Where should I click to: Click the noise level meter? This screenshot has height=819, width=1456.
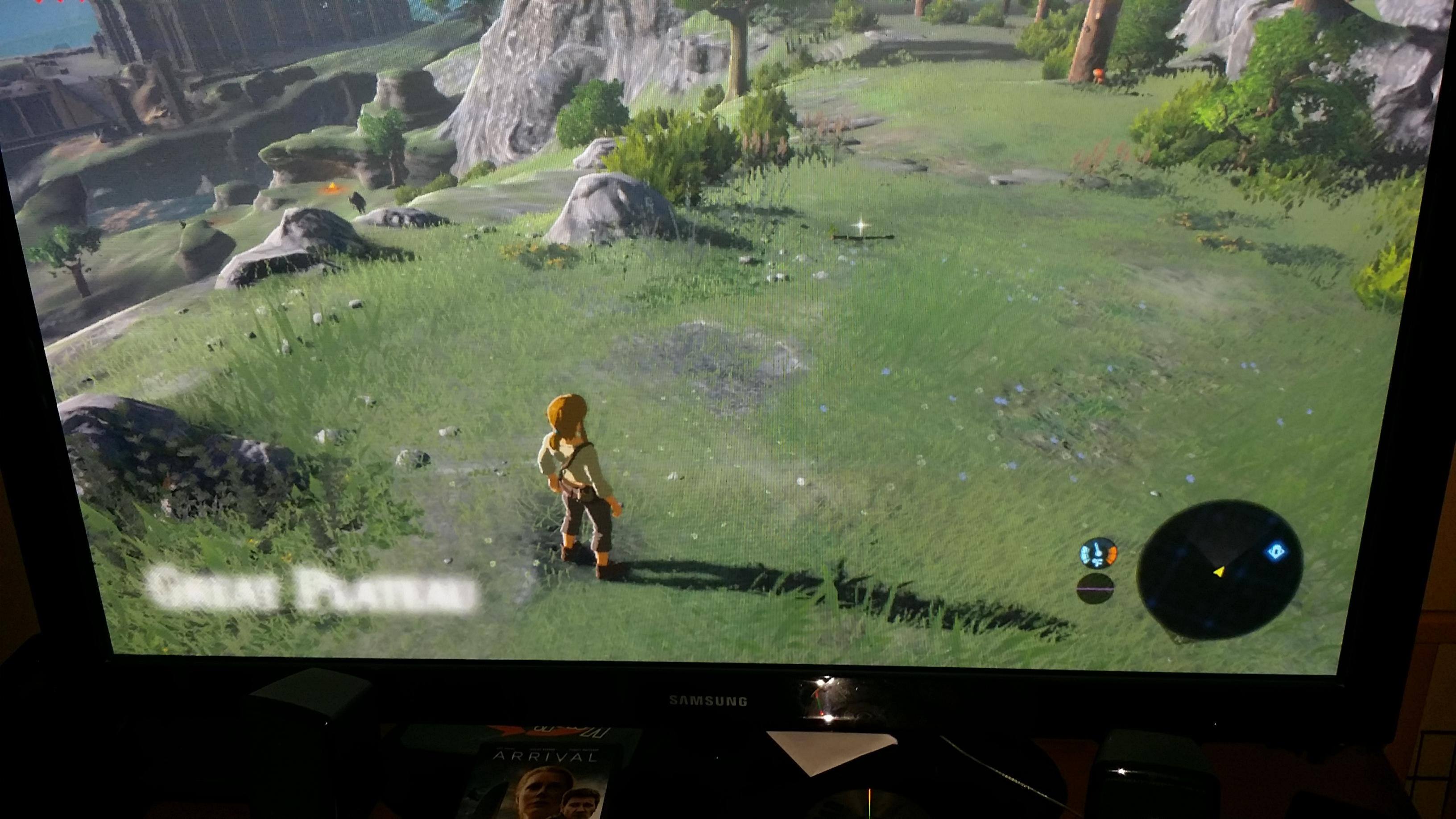pyautogui.click(x=1095, y=588)
